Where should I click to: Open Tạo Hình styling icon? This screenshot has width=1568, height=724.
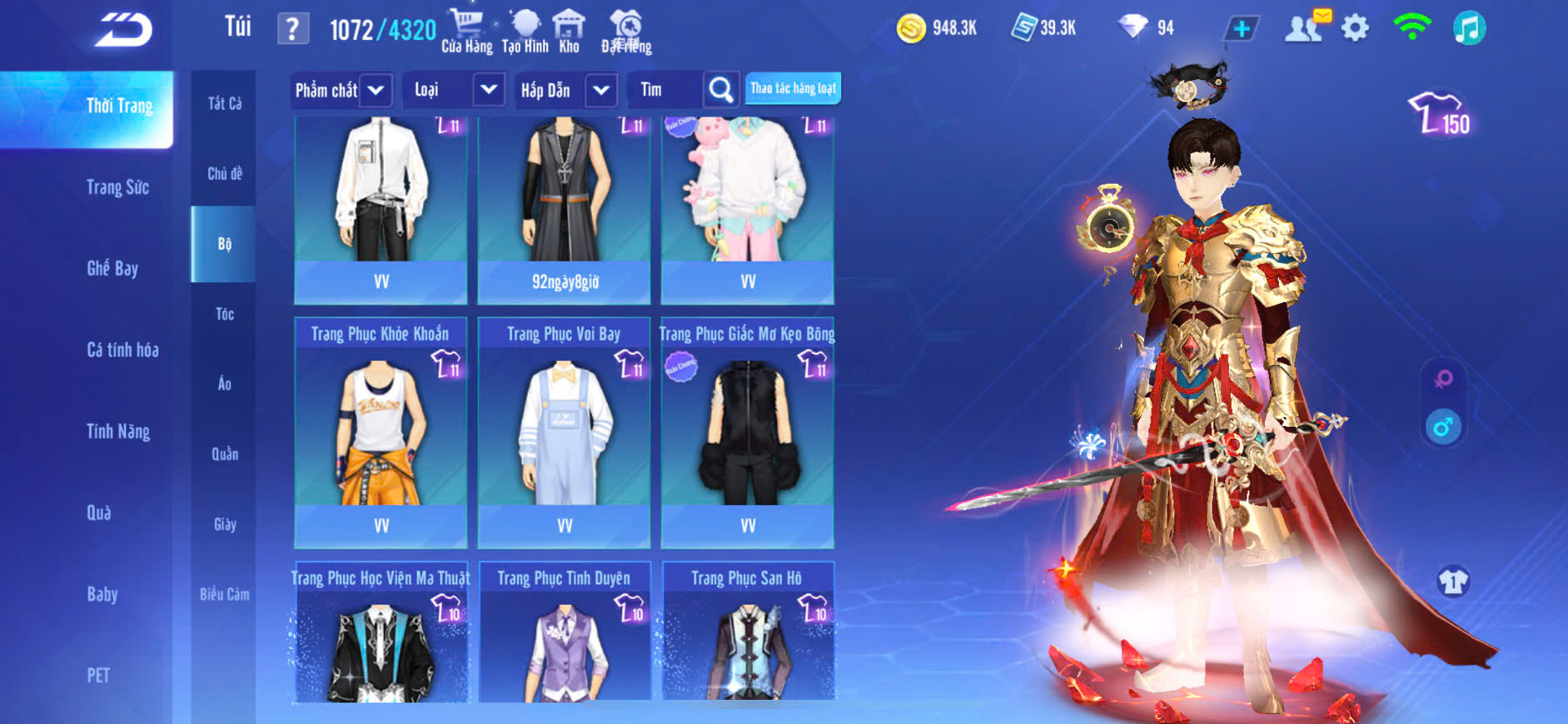[525, 32]
